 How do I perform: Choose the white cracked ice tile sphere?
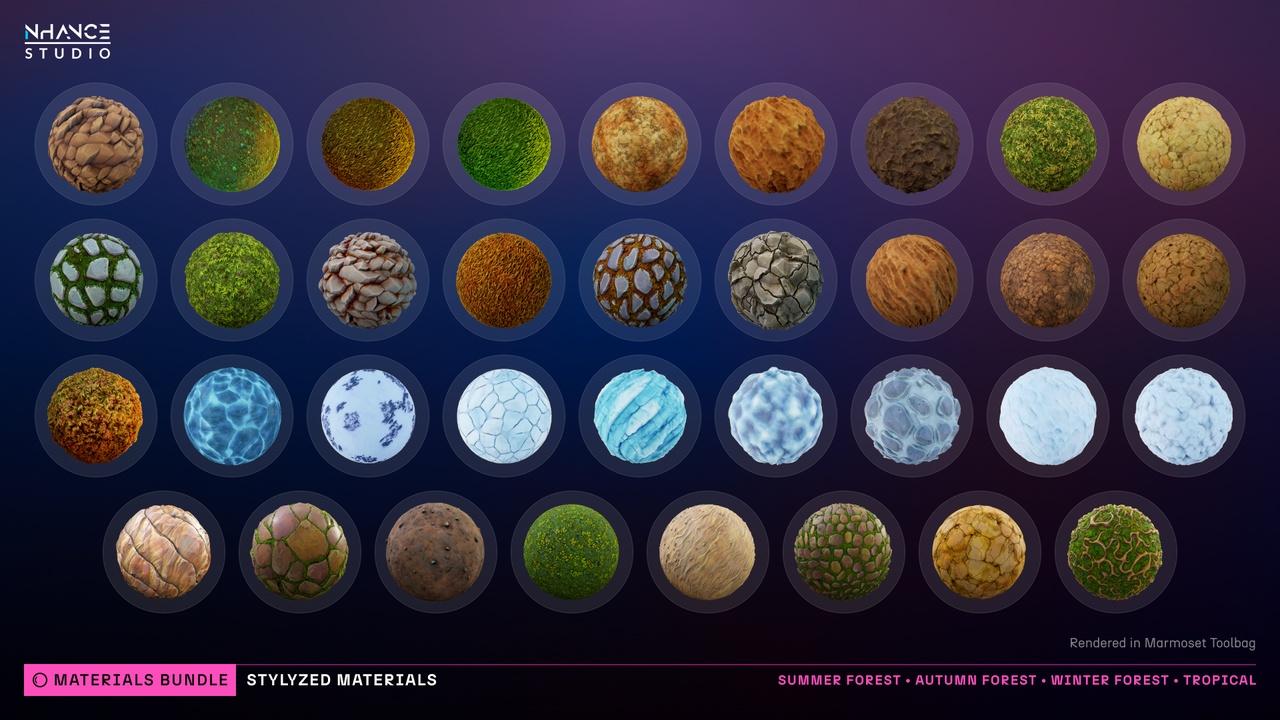point(504,416)
